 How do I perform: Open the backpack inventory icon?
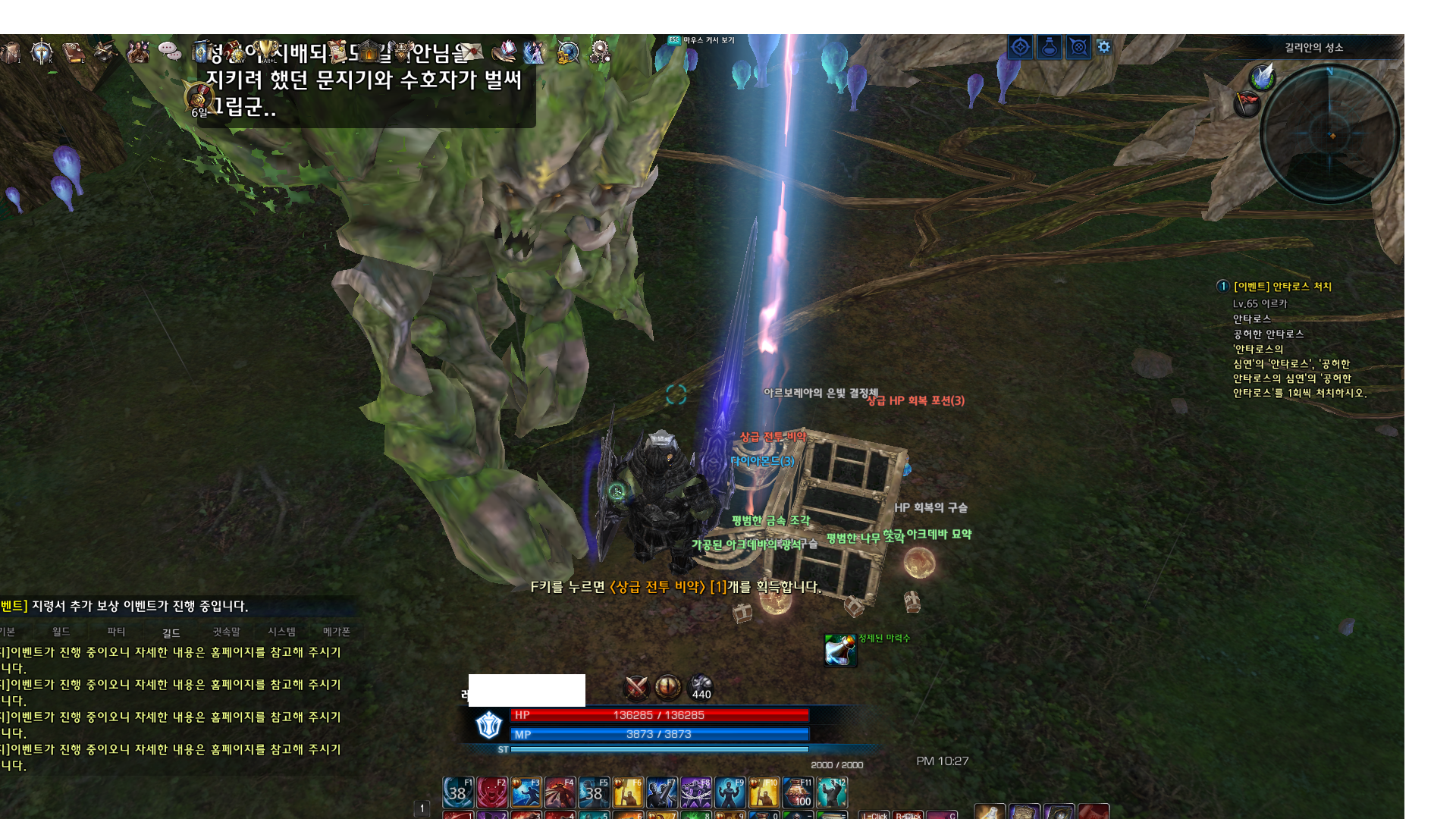click(11, 52)
